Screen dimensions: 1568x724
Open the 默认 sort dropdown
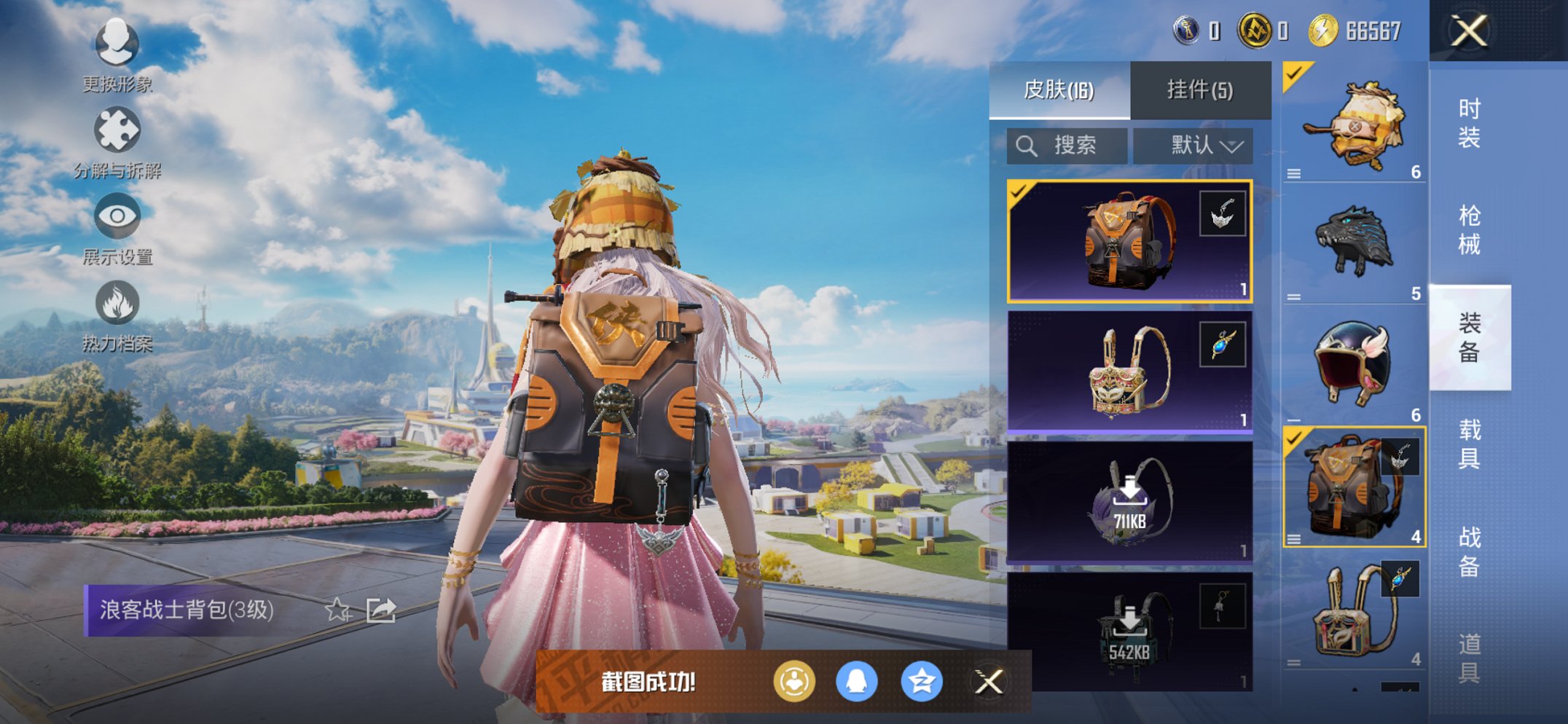[1193, 146]
